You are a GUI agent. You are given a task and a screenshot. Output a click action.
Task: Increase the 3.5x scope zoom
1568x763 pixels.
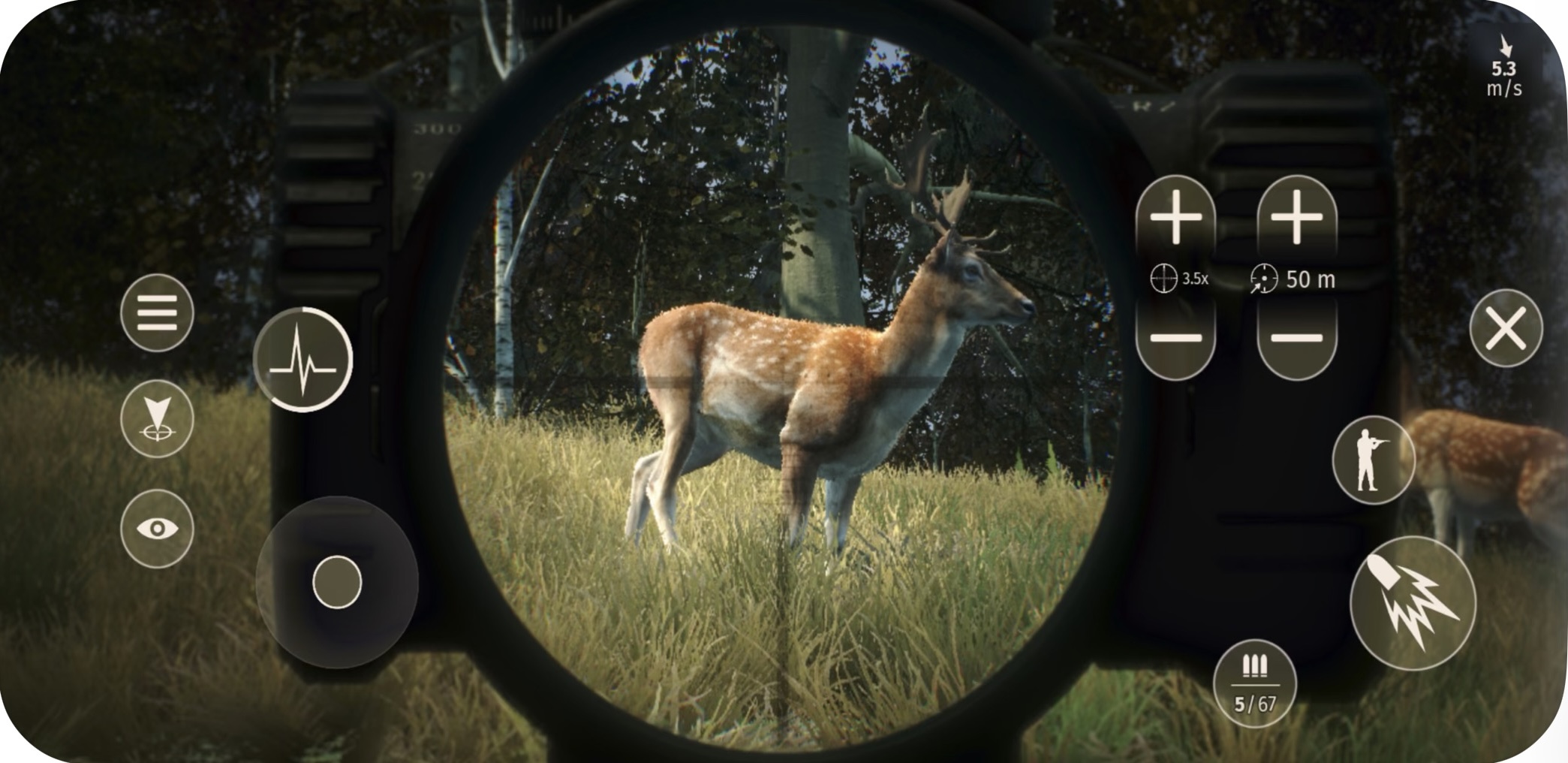click(1175, 217)
